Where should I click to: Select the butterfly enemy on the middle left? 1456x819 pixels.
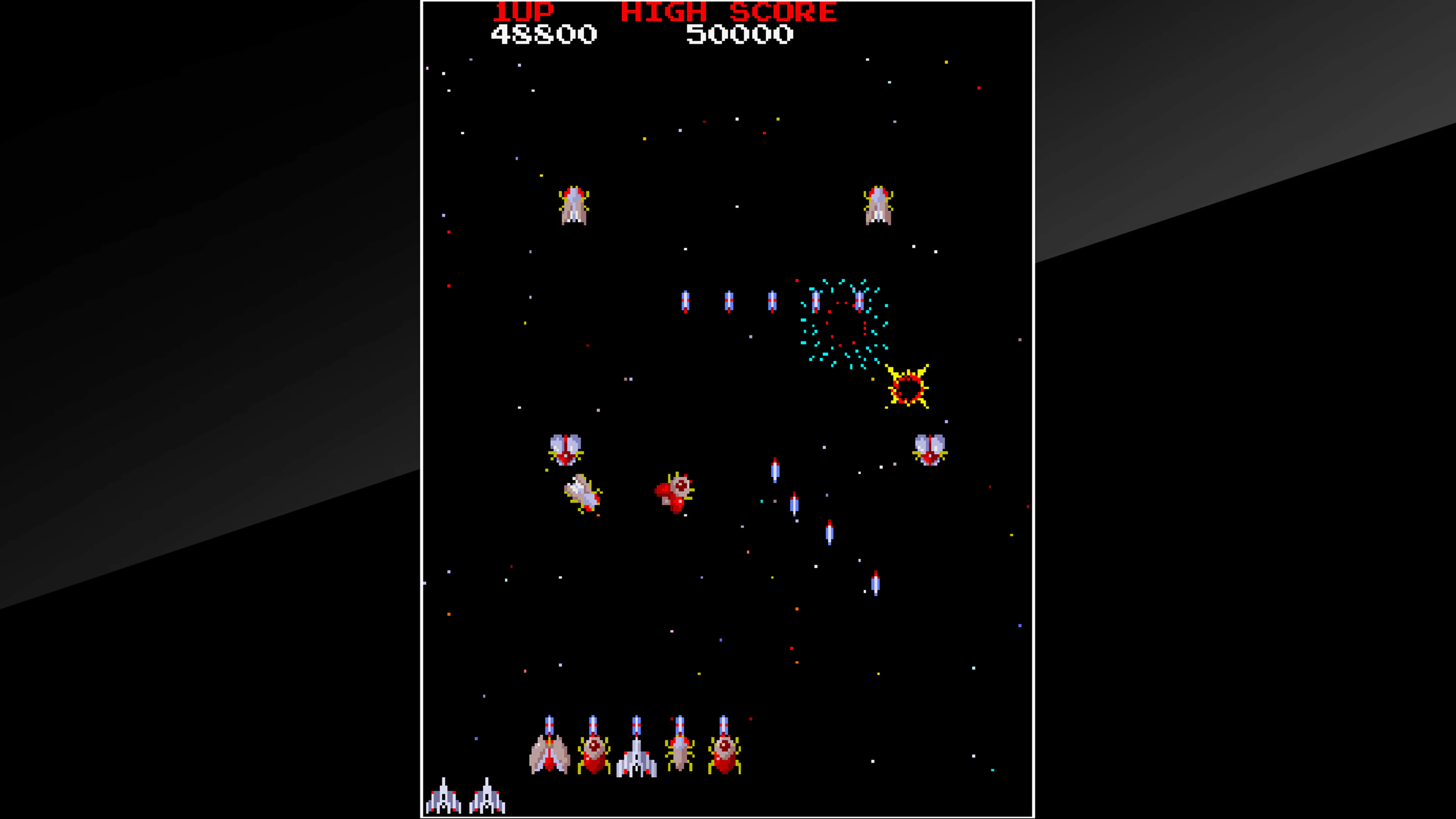point(565,449)
